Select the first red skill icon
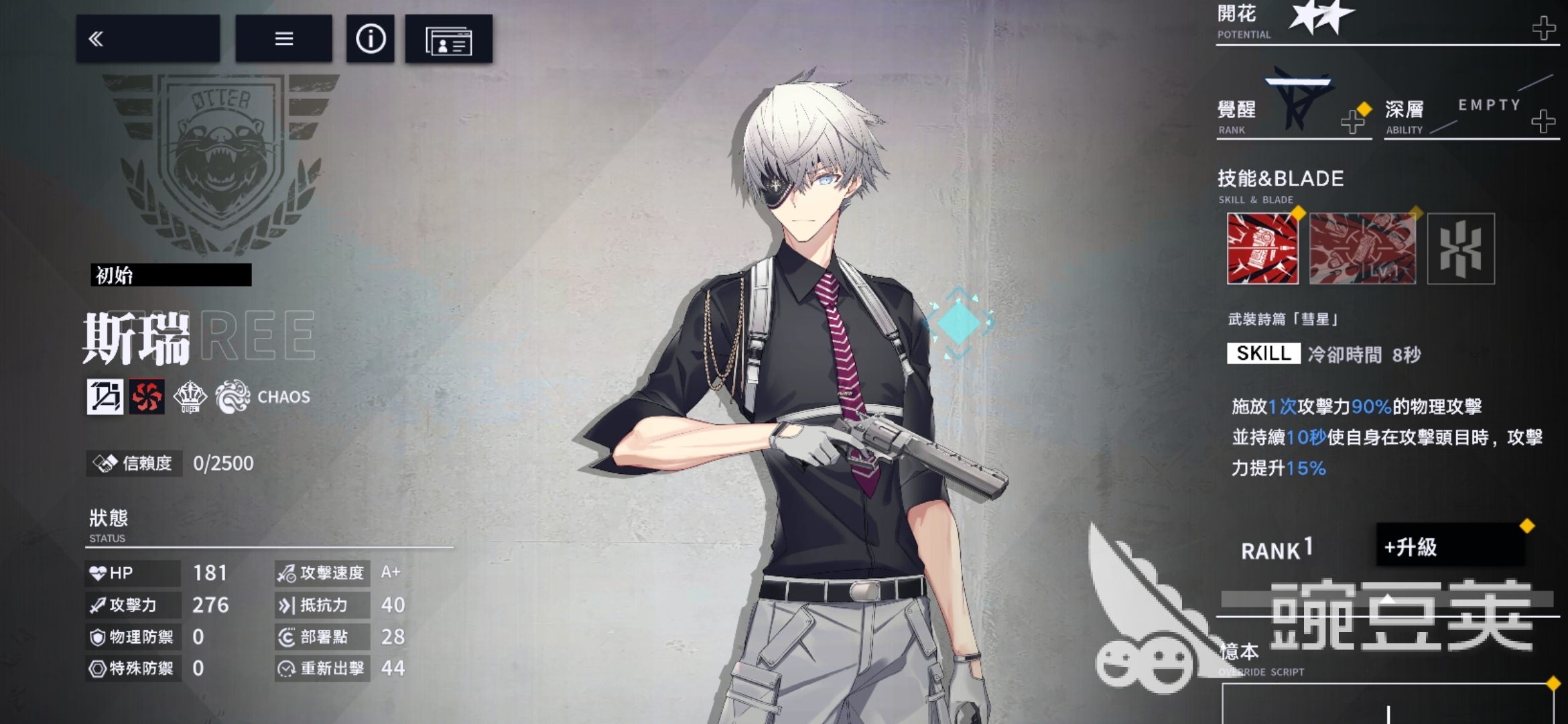Screen dimensions: 1568x724 tap(1262, 249)
